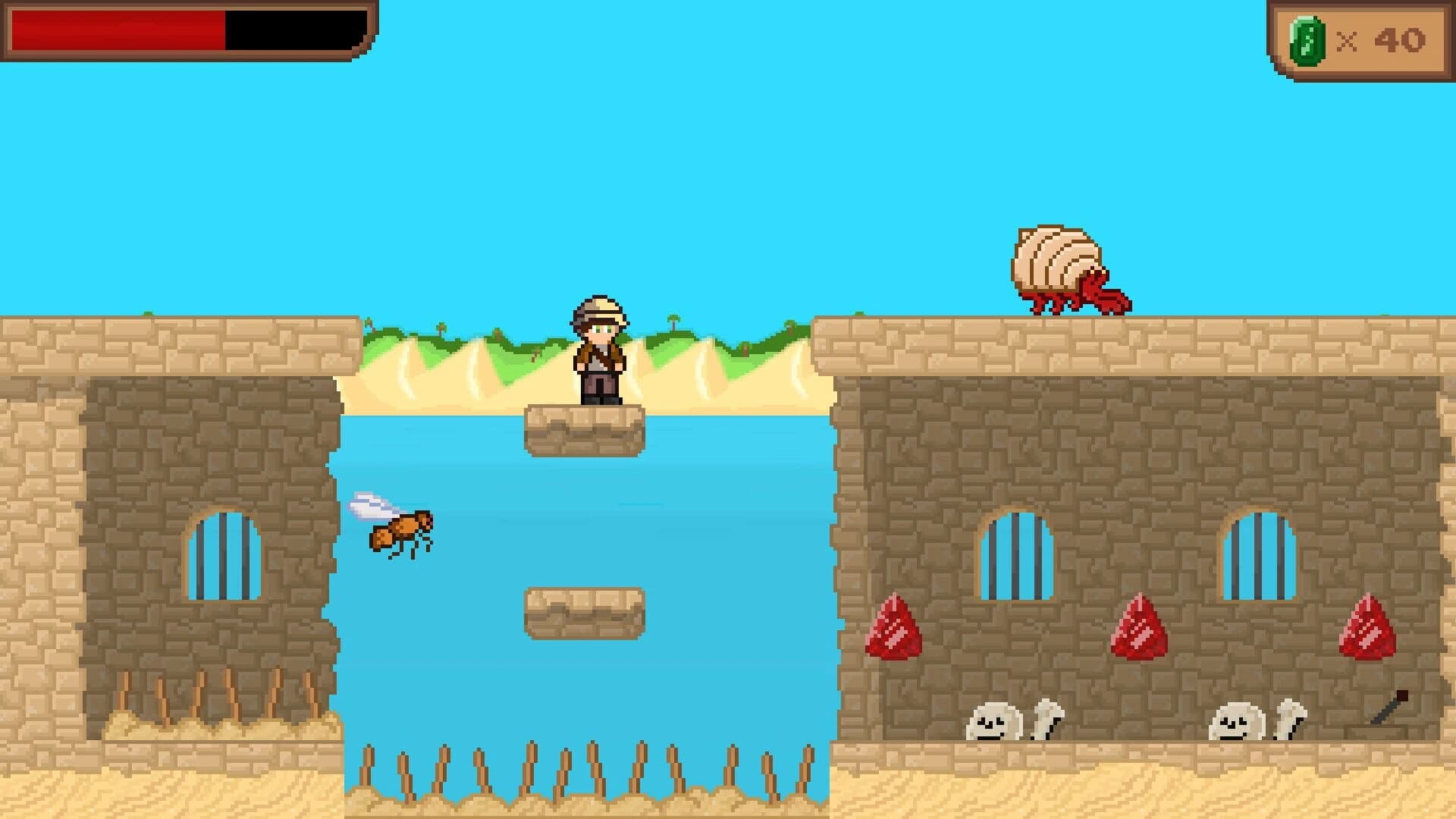The image size is (1456, 819).
Task: Click the skull next to the left bone pile
Action: pyautogui.click(x=993, y=720)
